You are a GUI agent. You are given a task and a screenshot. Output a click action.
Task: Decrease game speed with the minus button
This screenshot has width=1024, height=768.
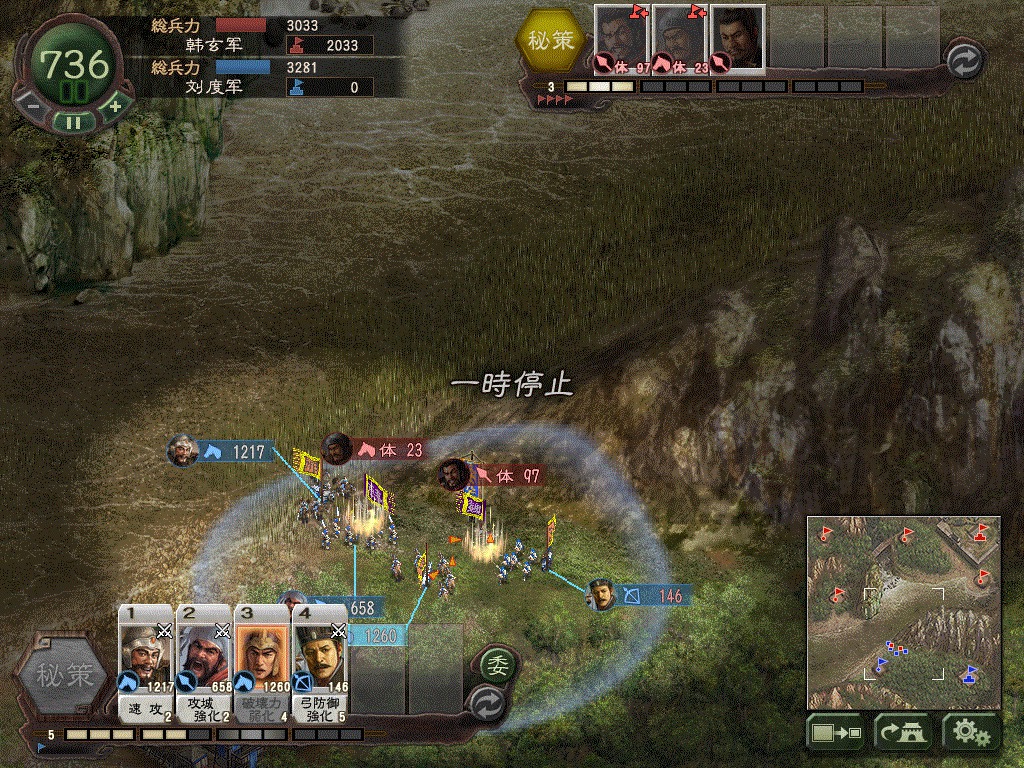(x=32, y=106)
